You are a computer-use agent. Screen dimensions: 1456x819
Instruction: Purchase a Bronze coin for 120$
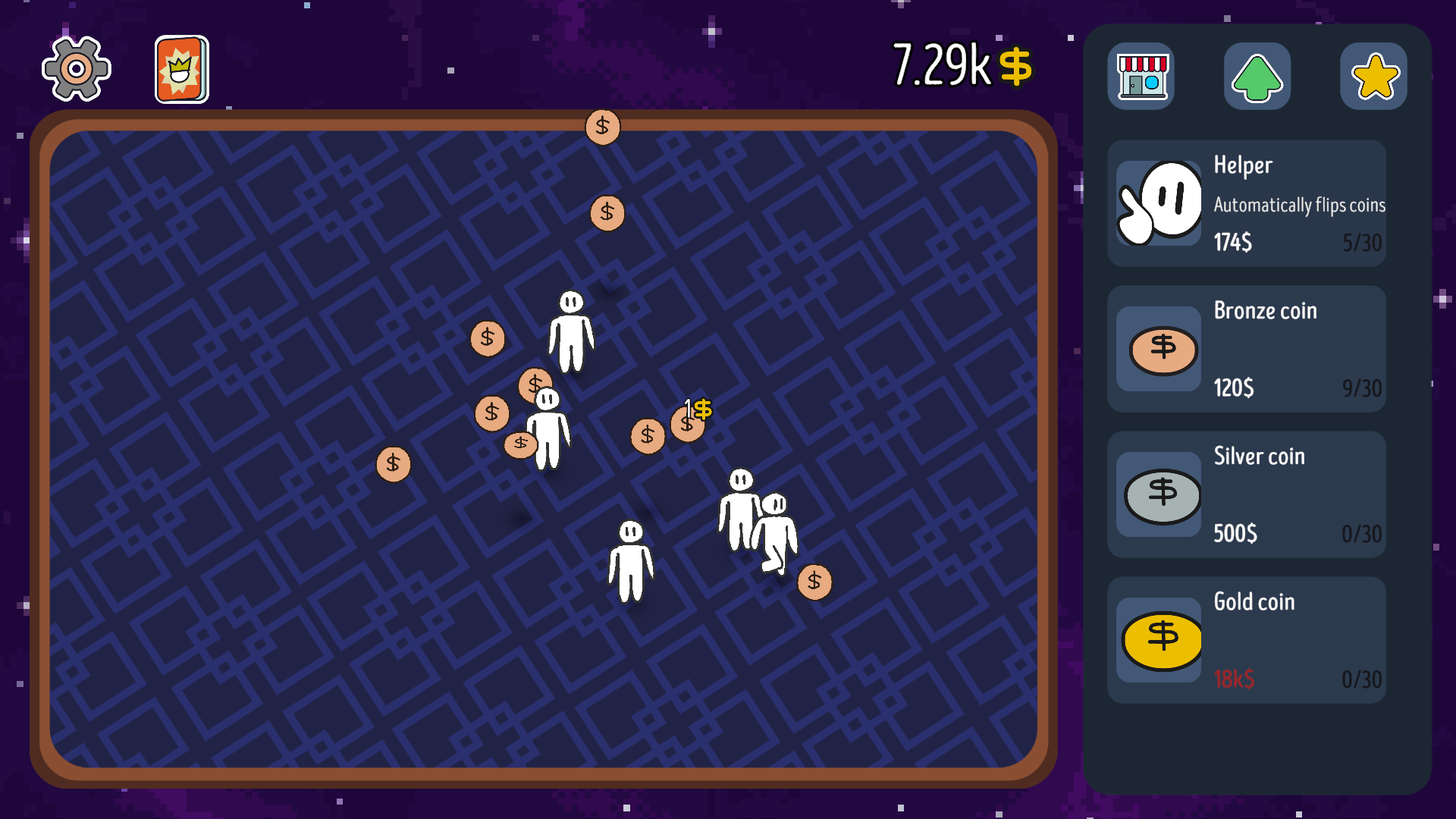(x=1234, y=388)
